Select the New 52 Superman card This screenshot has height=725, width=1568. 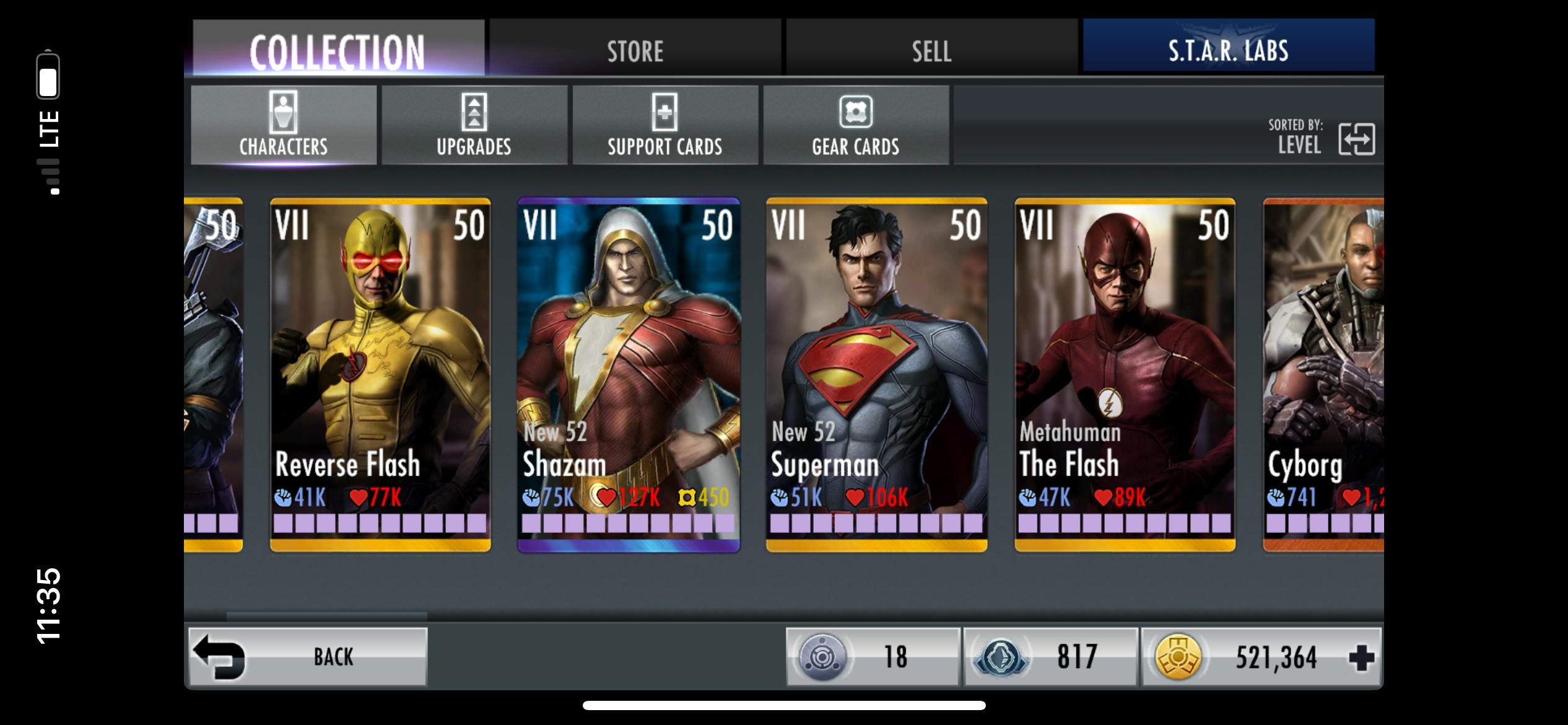877,374
